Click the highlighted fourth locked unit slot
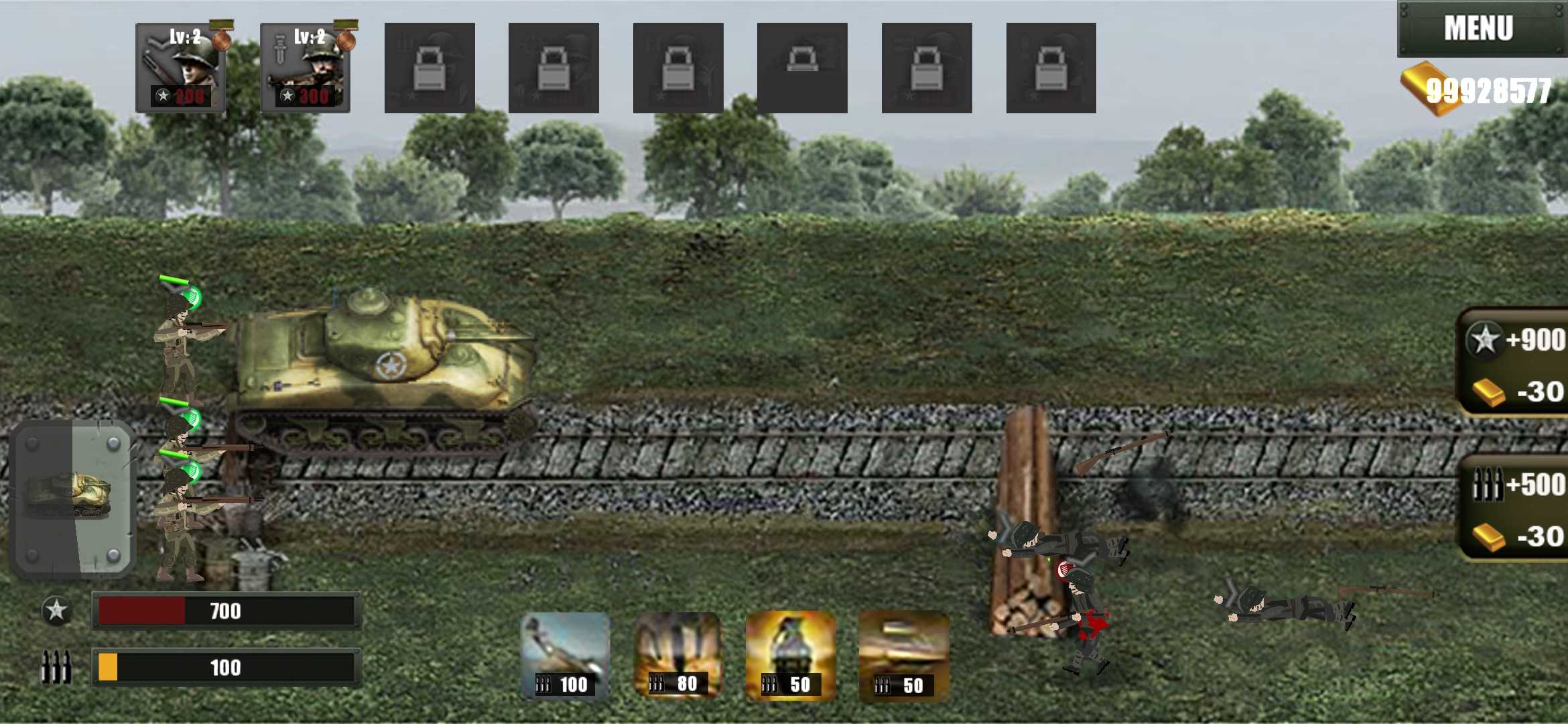 [803, 67]
